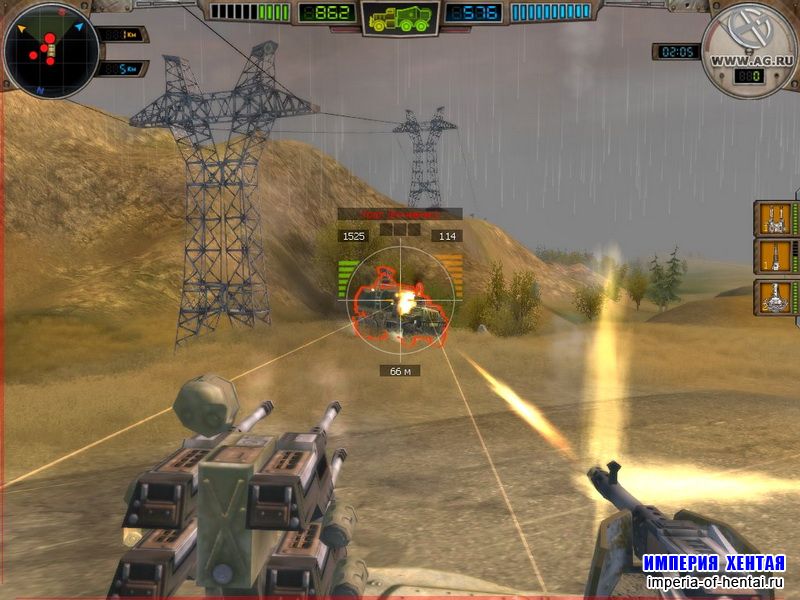Viewport: 800px width, 600px height.
Task: Click the circular radar minimap
Action: point(50,49)
